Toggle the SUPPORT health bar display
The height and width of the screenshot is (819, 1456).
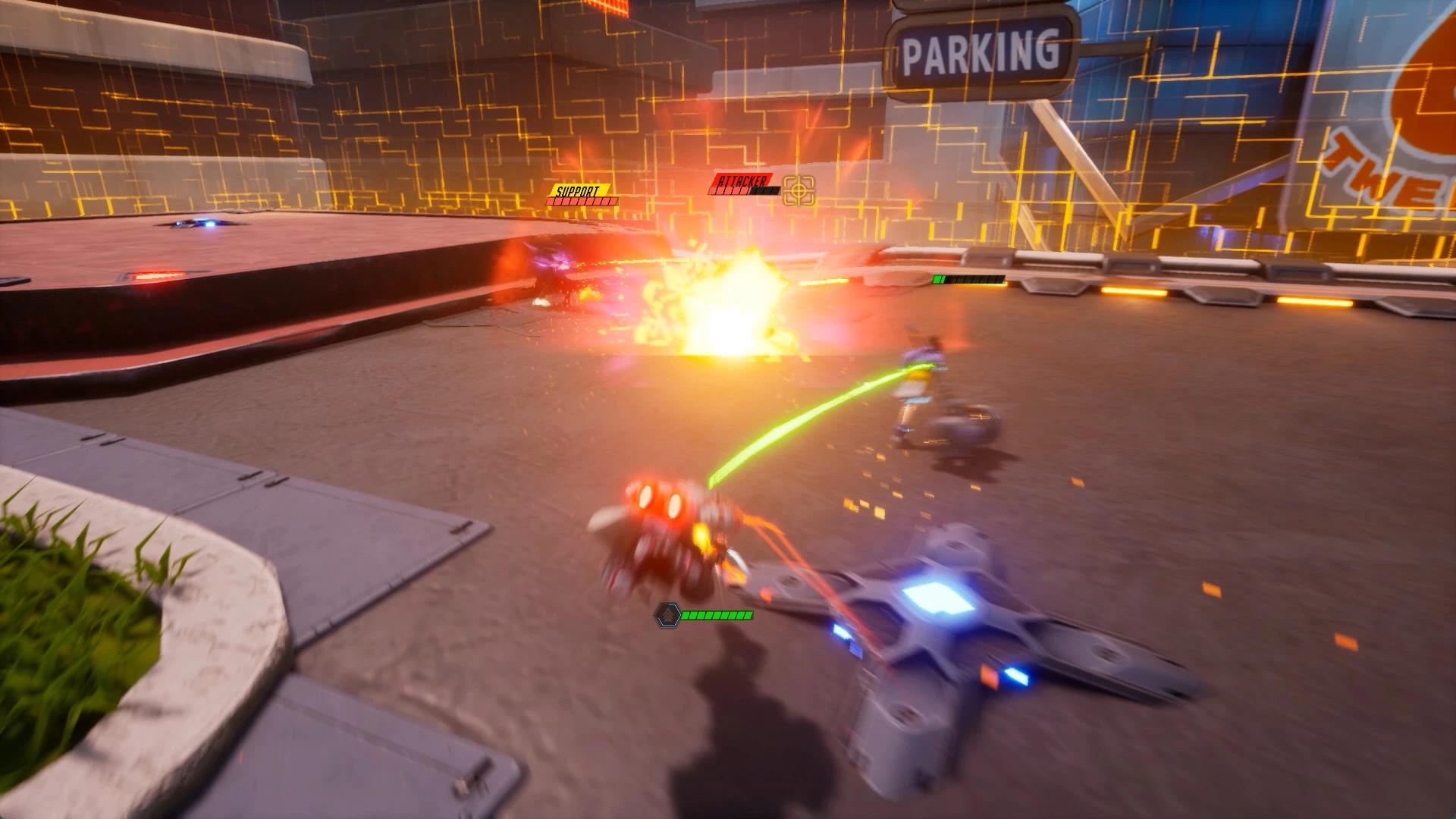tap(580, 201)
